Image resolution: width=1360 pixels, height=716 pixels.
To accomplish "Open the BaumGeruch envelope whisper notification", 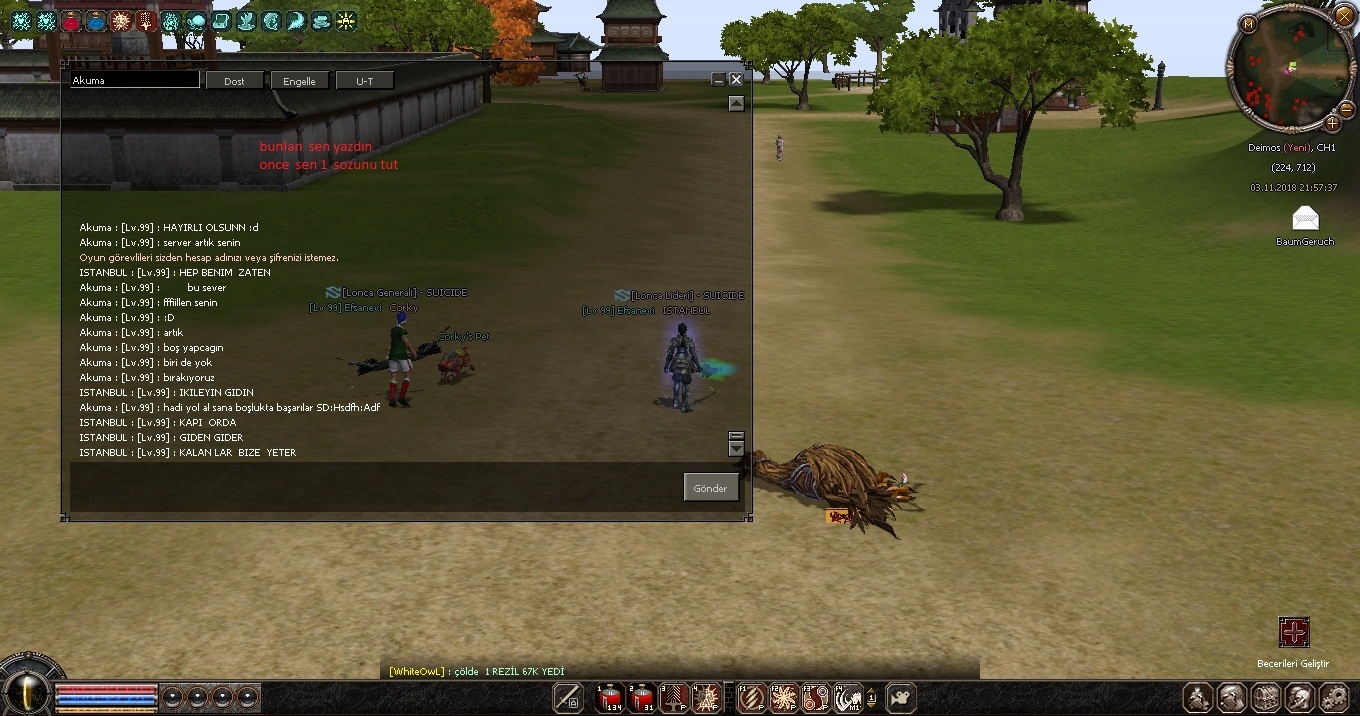I will 1305,219.
